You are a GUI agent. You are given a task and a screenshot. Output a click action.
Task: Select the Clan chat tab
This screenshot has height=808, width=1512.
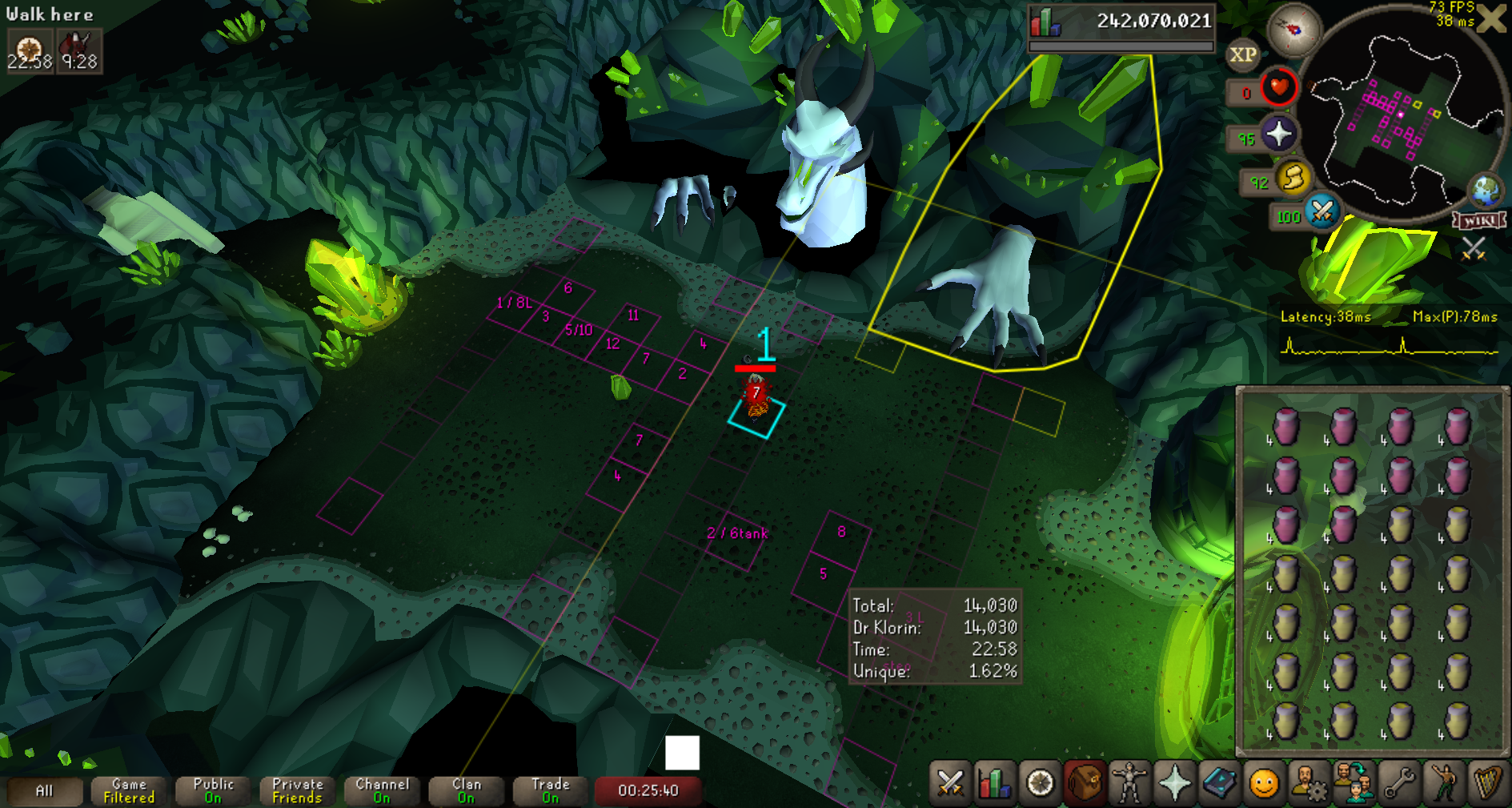(466, 791)
